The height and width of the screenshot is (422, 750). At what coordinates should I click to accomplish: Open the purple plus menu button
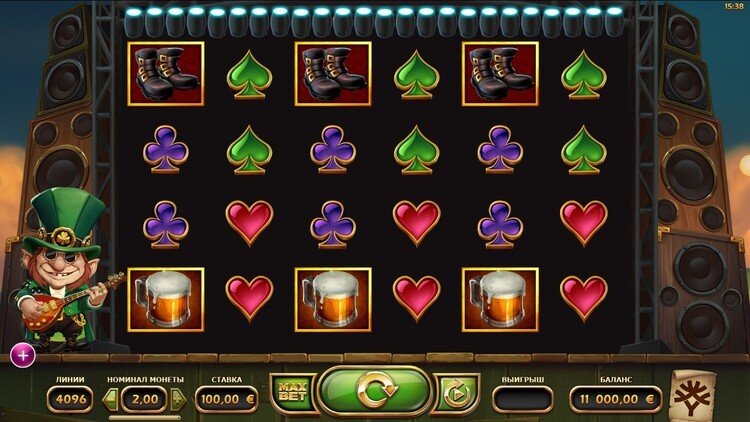coord(22,353)
